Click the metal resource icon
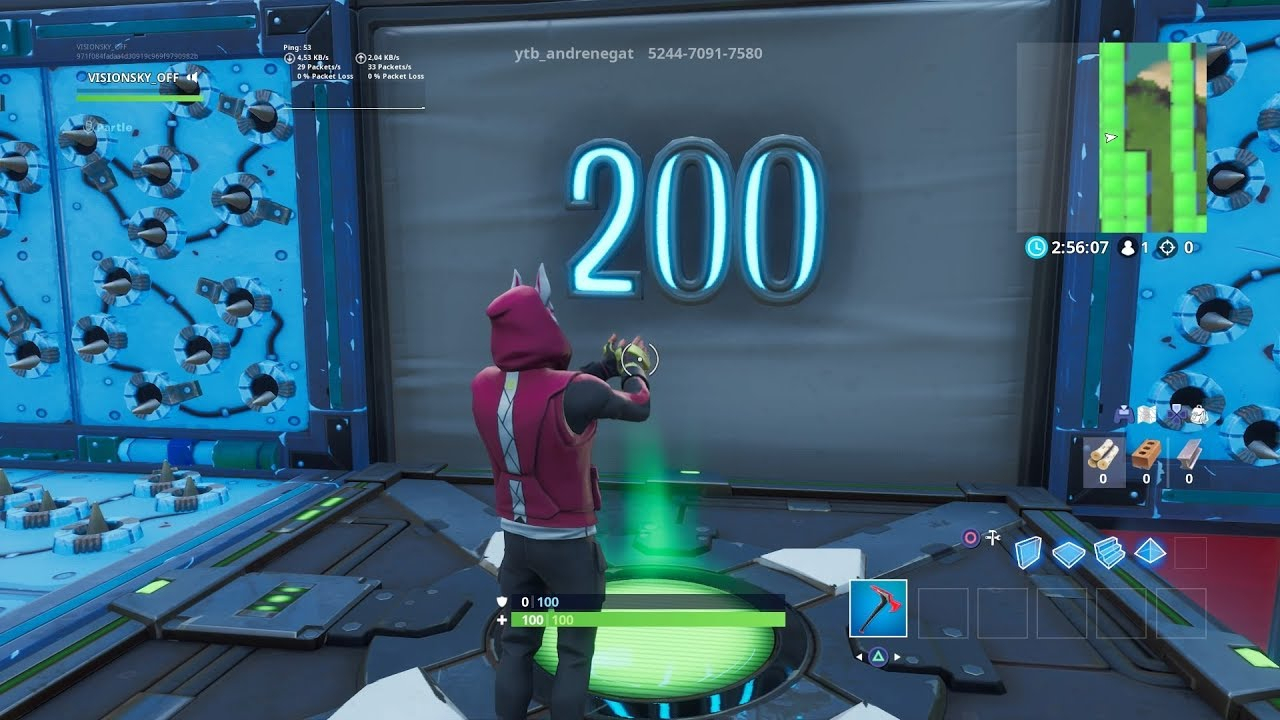The image size is (1280, 720). pos(1189,454)
